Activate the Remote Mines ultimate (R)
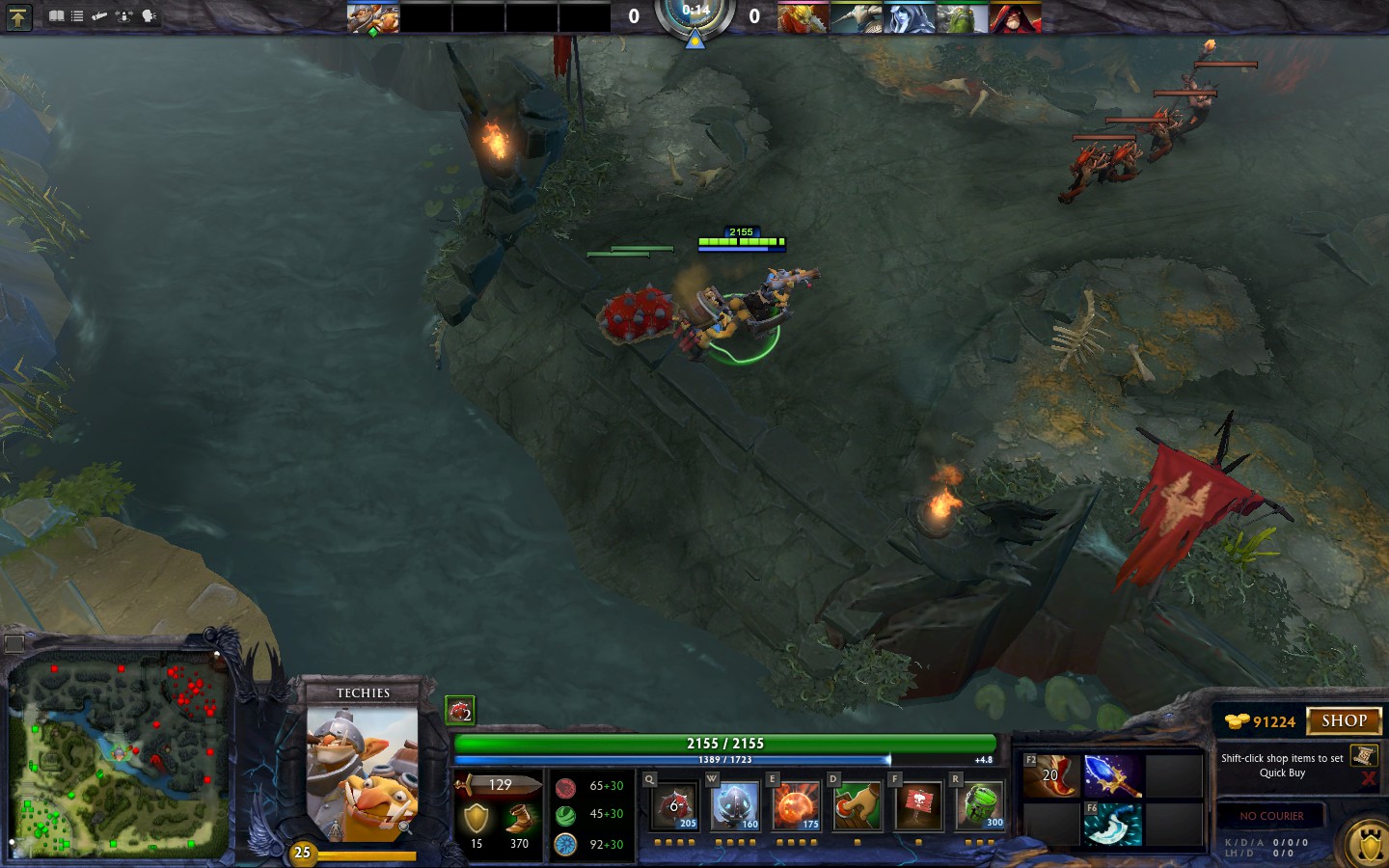Screen dimensions: 1389x868 point(979,806)
